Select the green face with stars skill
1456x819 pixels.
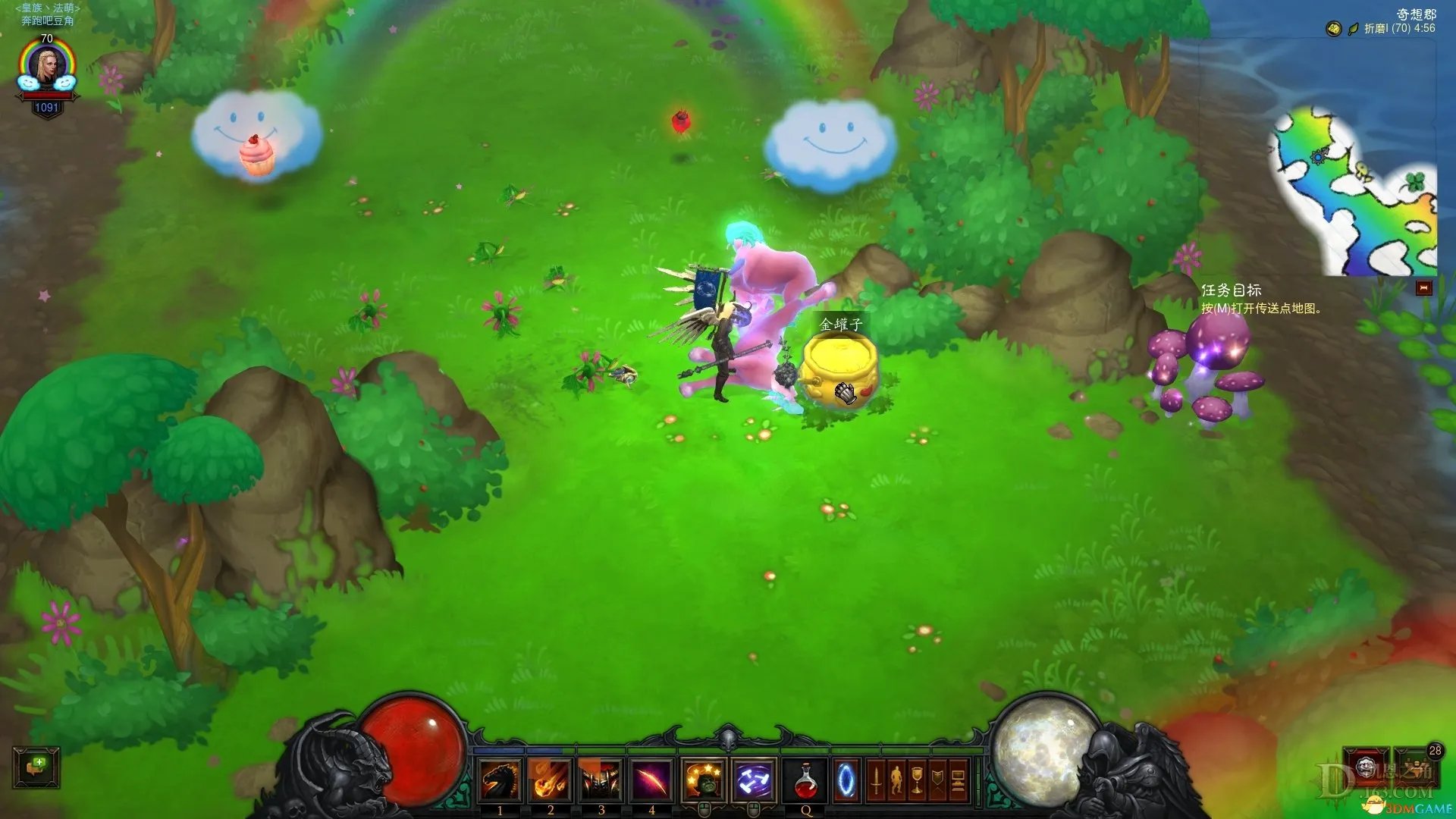(704, 780)
